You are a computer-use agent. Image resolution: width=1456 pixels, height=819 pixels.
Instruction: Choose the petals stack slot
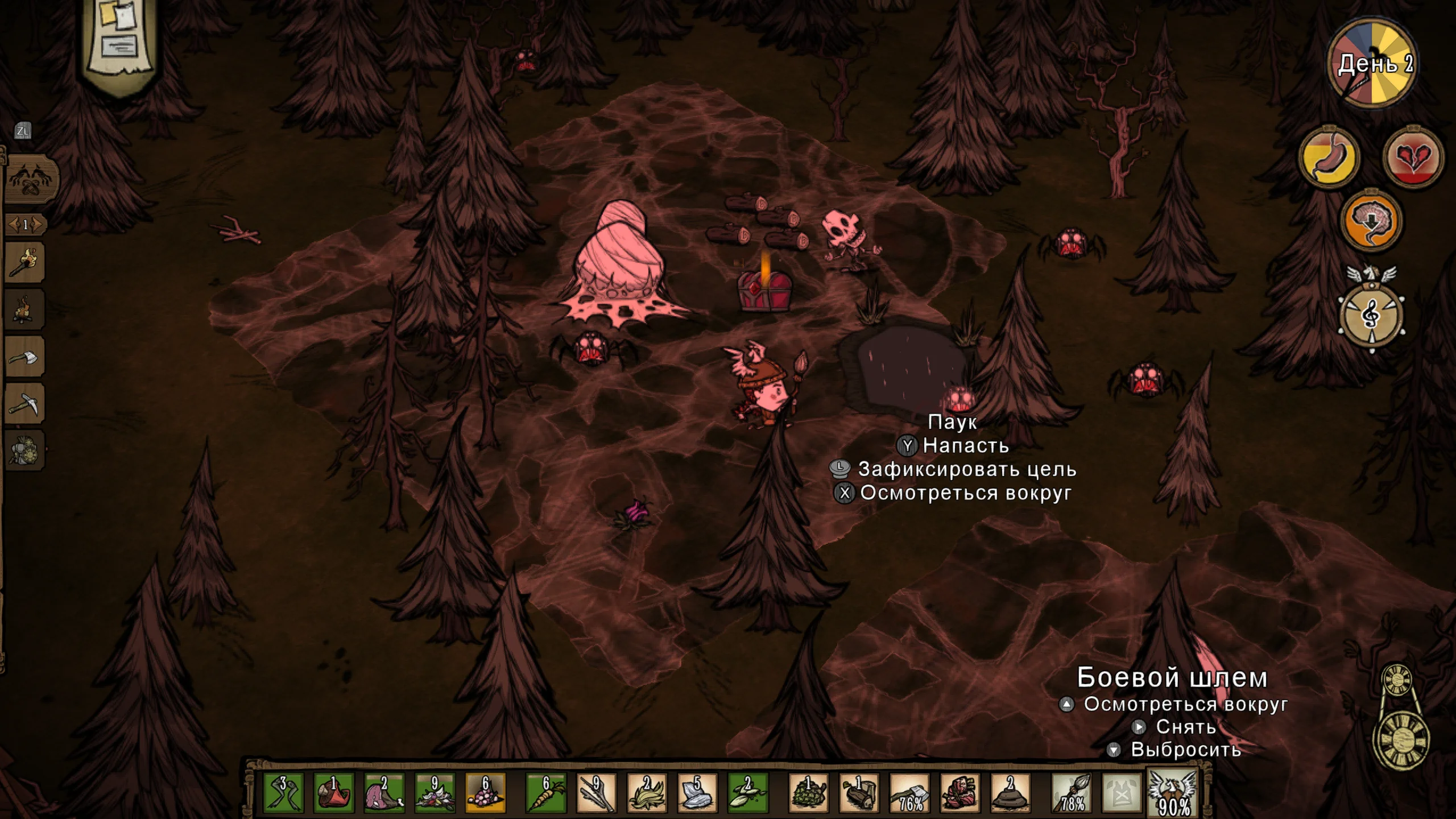click(435, 792)
